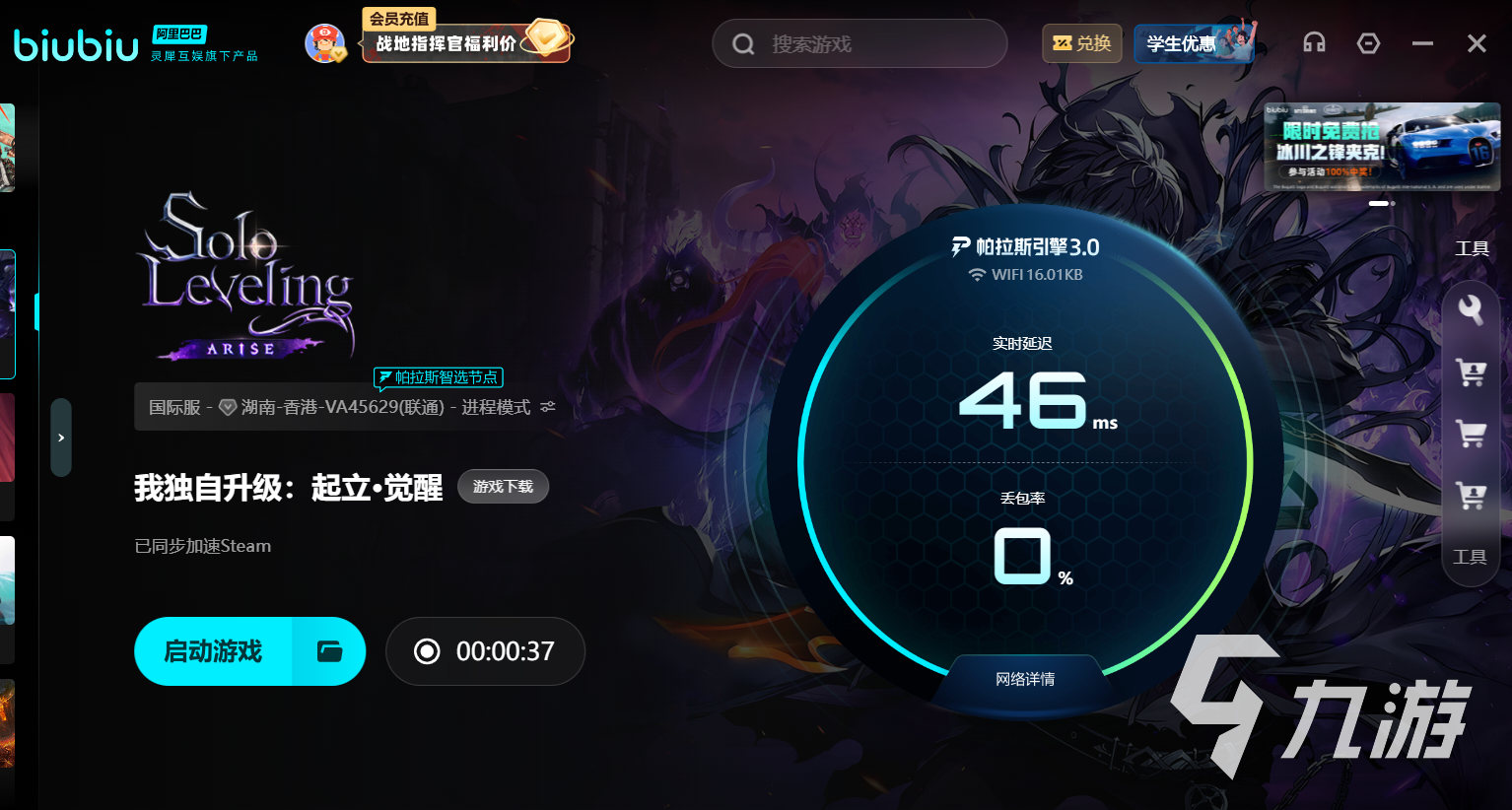
Task: Expand the collapsed left game list panel
Action: [61, 438]
